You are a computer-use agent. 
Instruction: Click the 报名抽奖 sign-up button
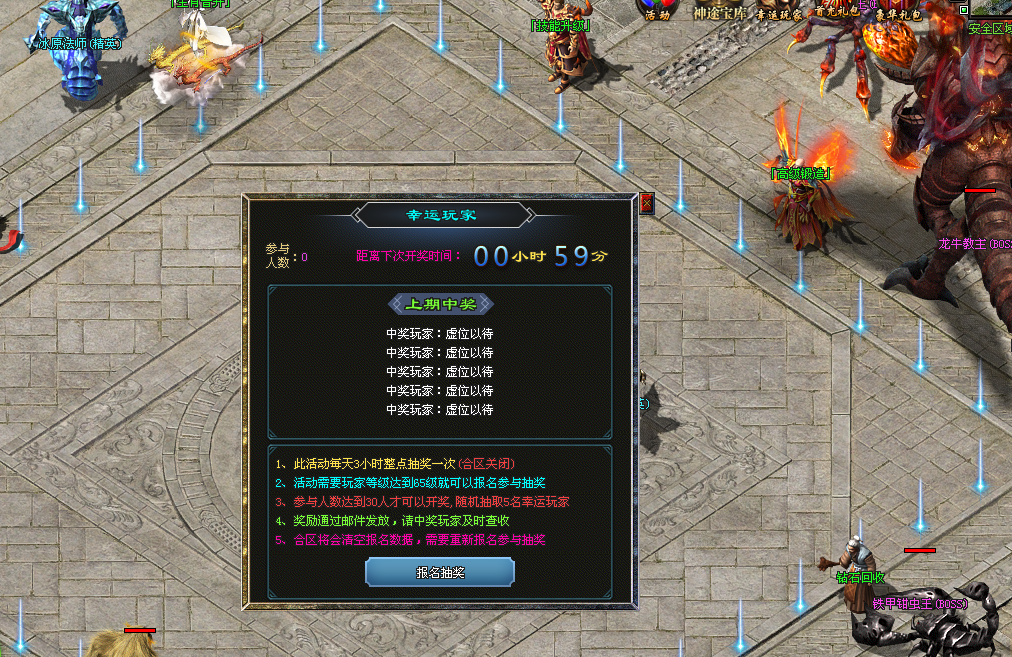point(440,572)
